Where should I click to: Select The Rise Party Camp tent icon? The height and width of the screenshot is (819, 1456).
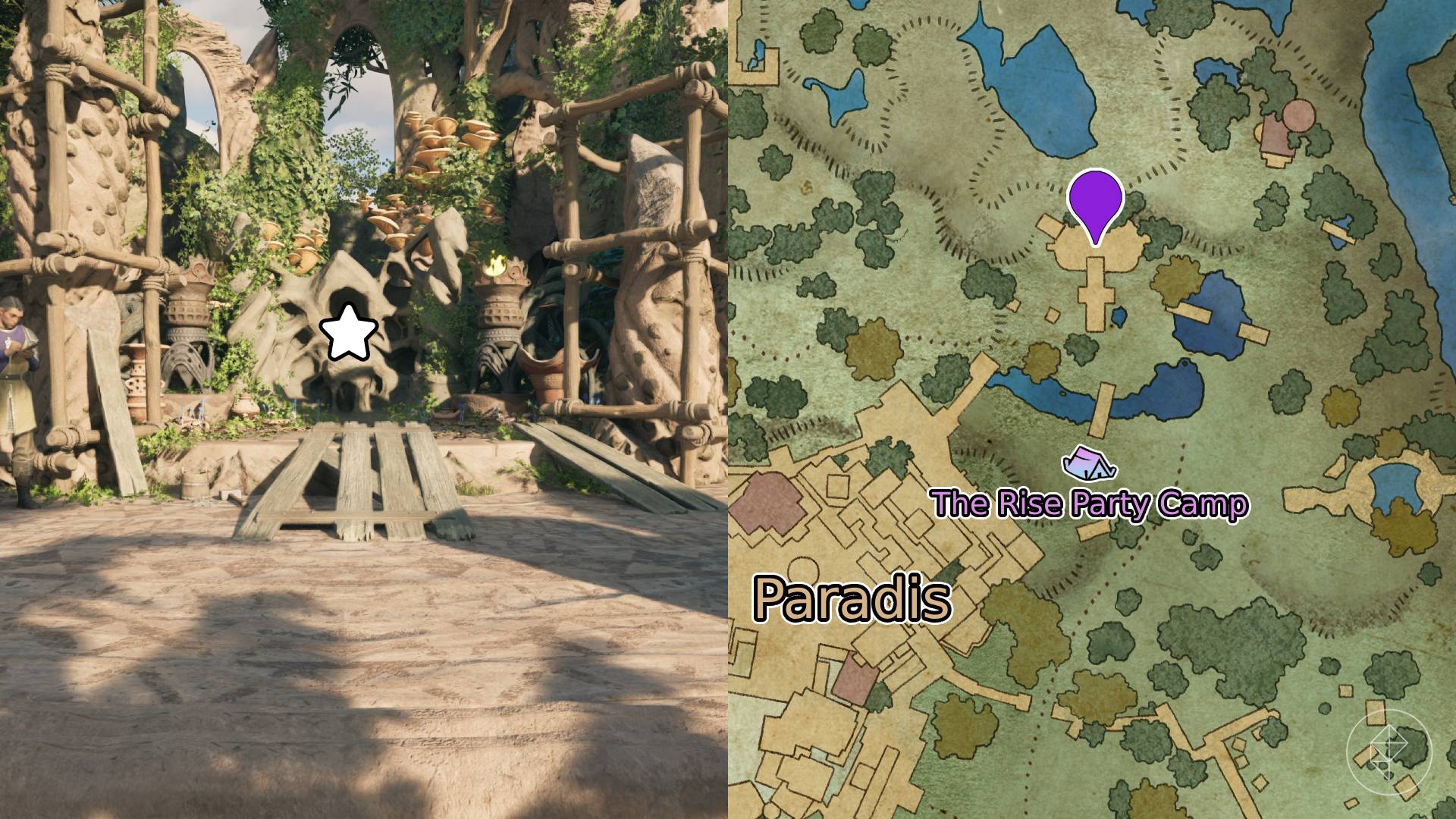(x=1089, y=464)
